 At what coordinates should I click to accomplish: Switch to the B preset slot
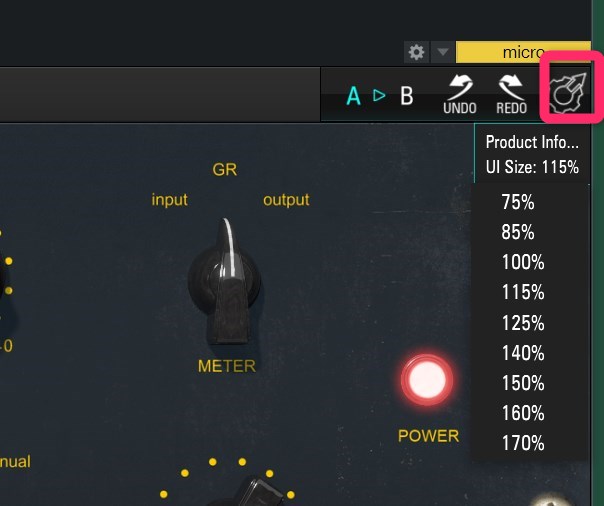(406, 96)
